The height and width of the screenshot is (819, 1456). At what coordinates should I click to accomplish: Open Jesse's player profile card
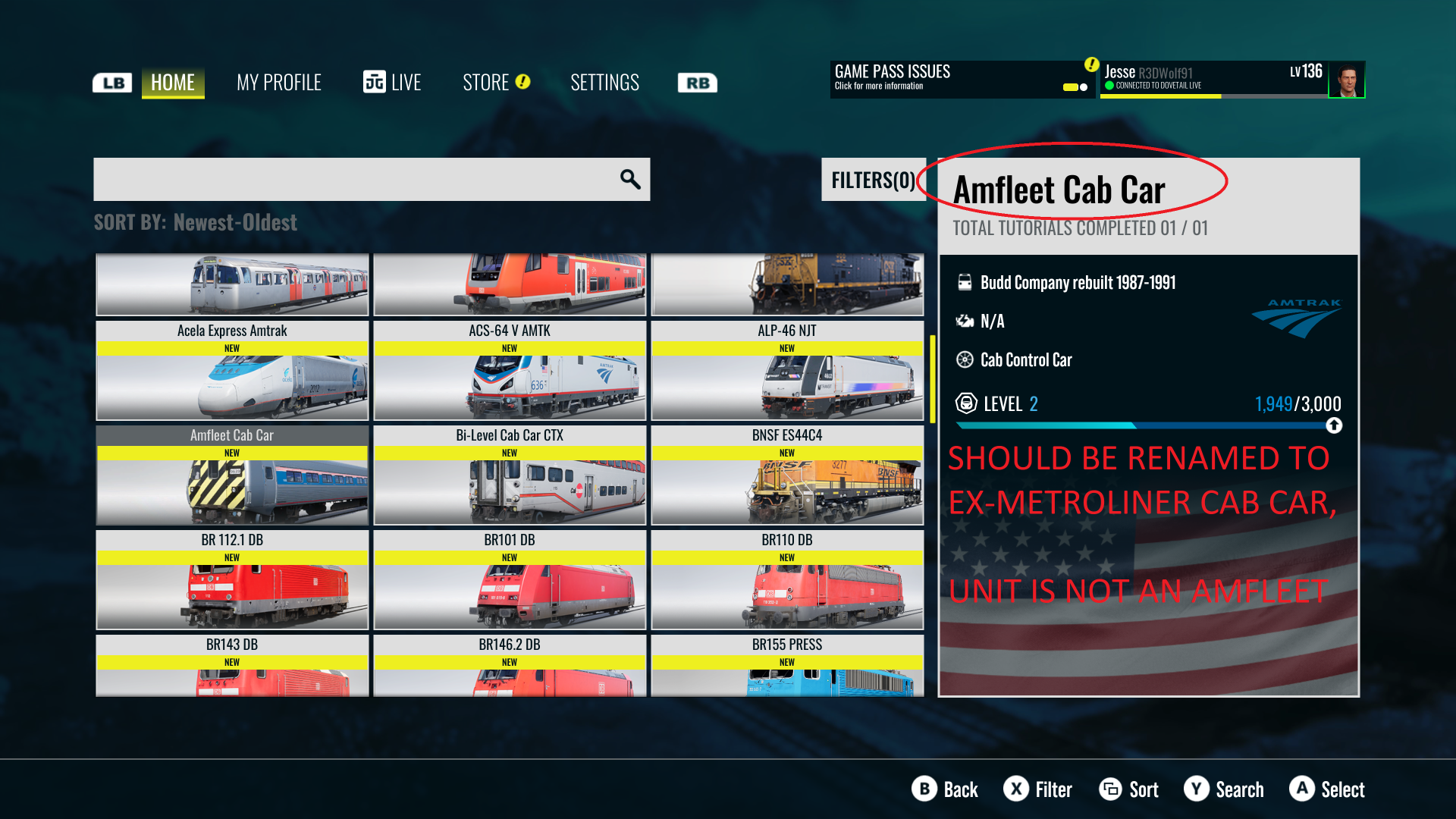[1232, 79]
